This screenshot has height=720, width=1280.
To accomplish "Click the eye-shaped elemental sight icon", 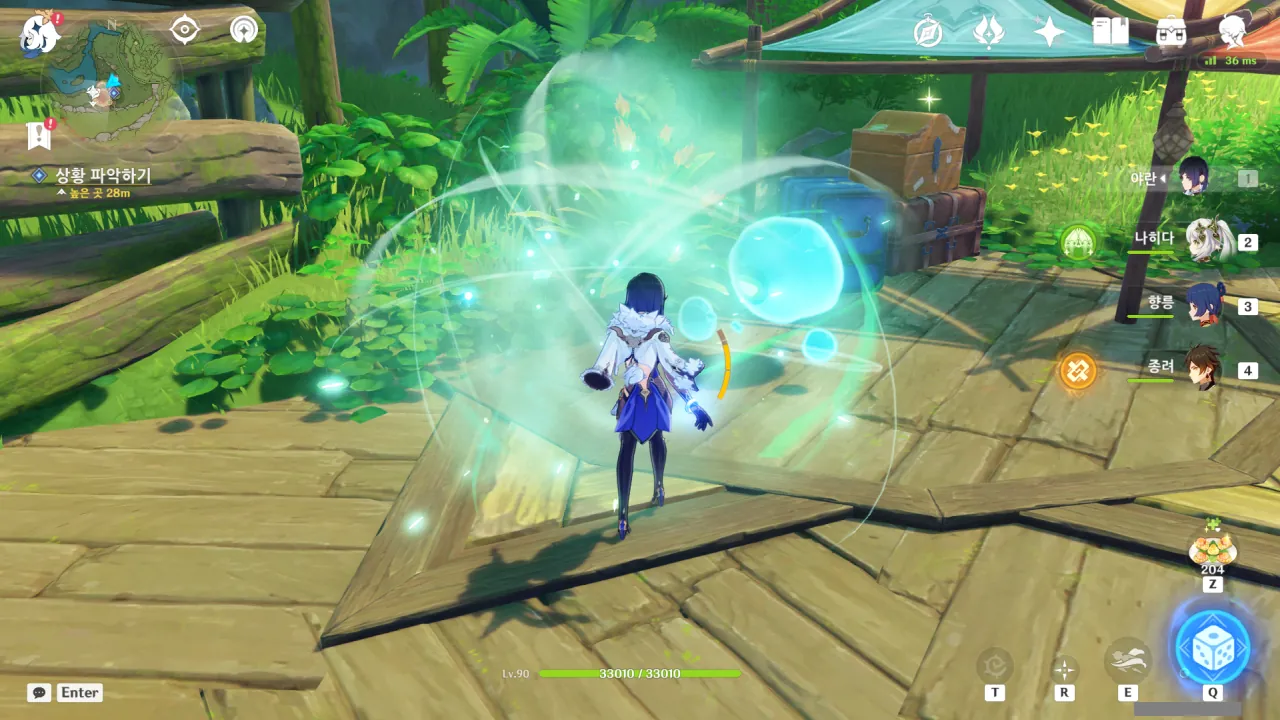I will (185, 30).
